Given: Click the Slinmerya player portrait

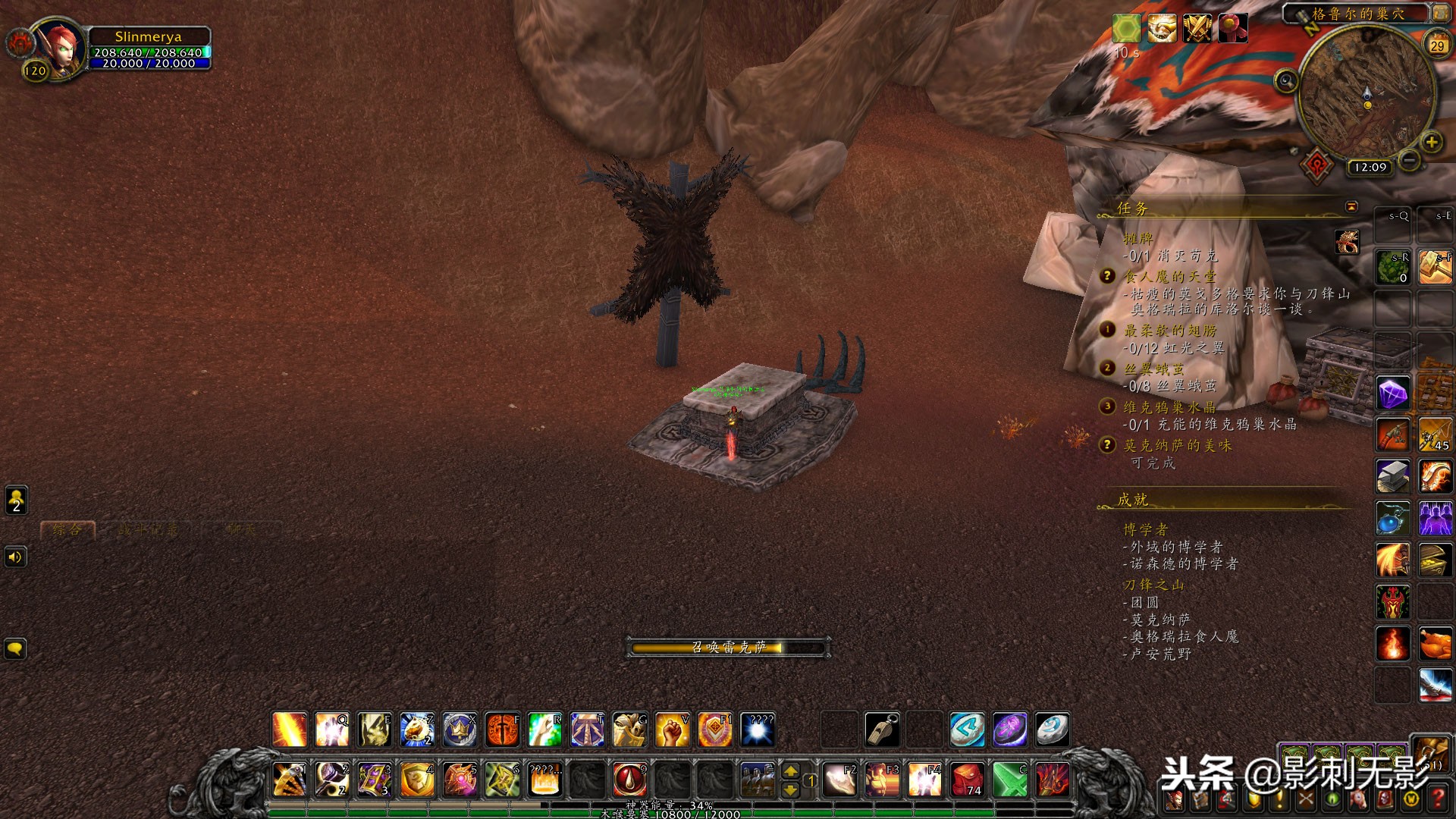Looking at the screenshot, I should pyautogui.click(x=61, y=47).
